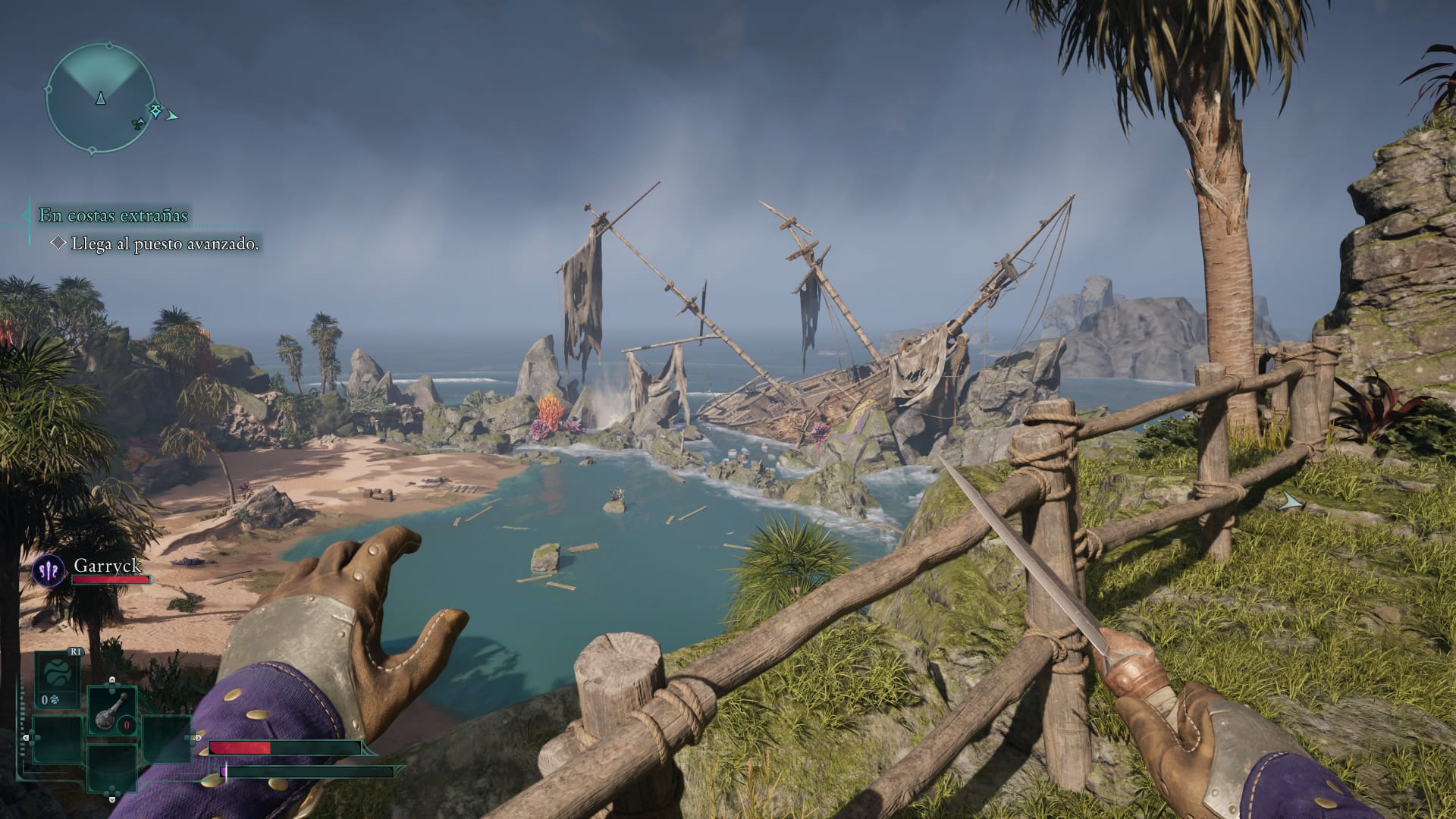Collapse the quest tracker with its left chevron

tap(27, 215)
